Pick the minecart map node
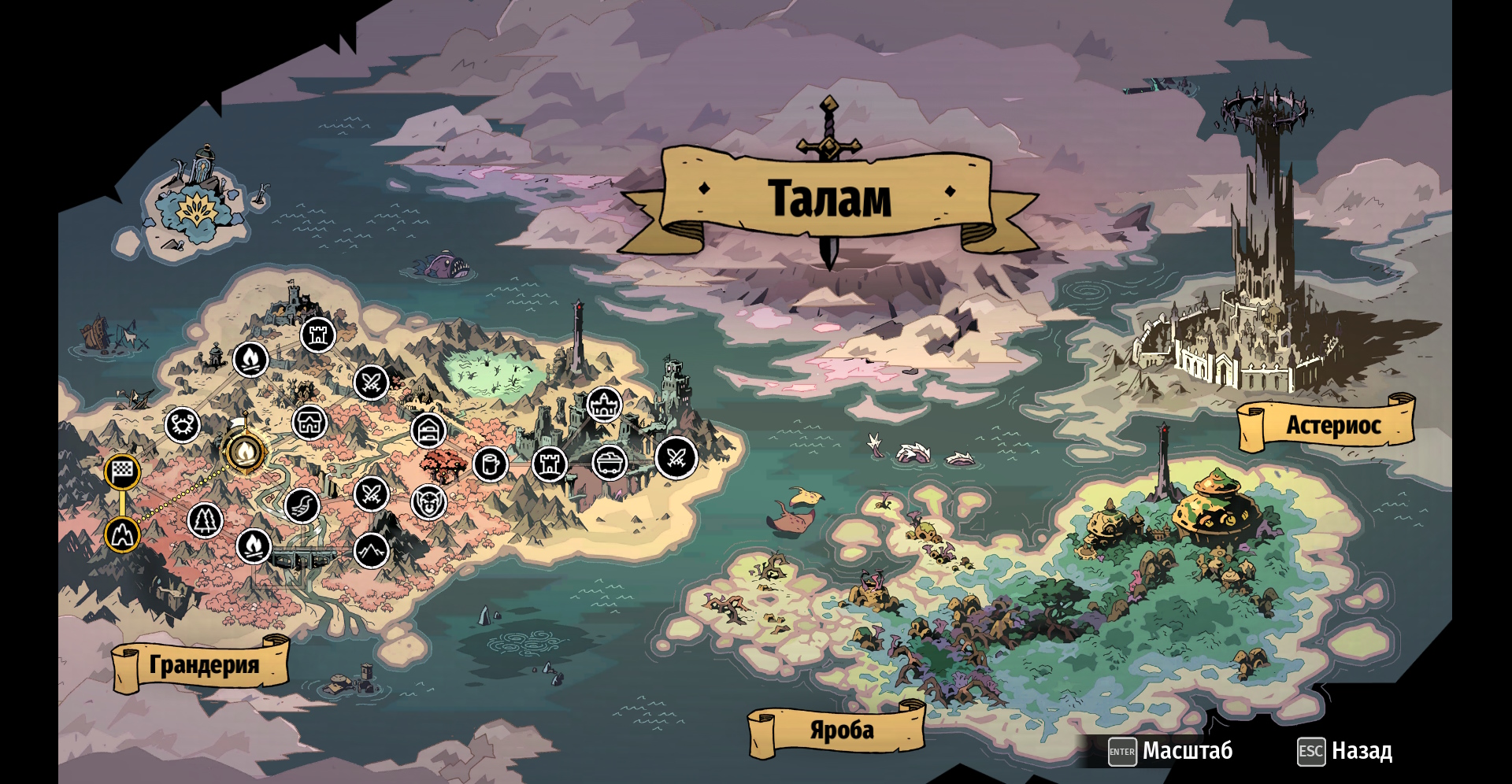 tap(610, 463)
